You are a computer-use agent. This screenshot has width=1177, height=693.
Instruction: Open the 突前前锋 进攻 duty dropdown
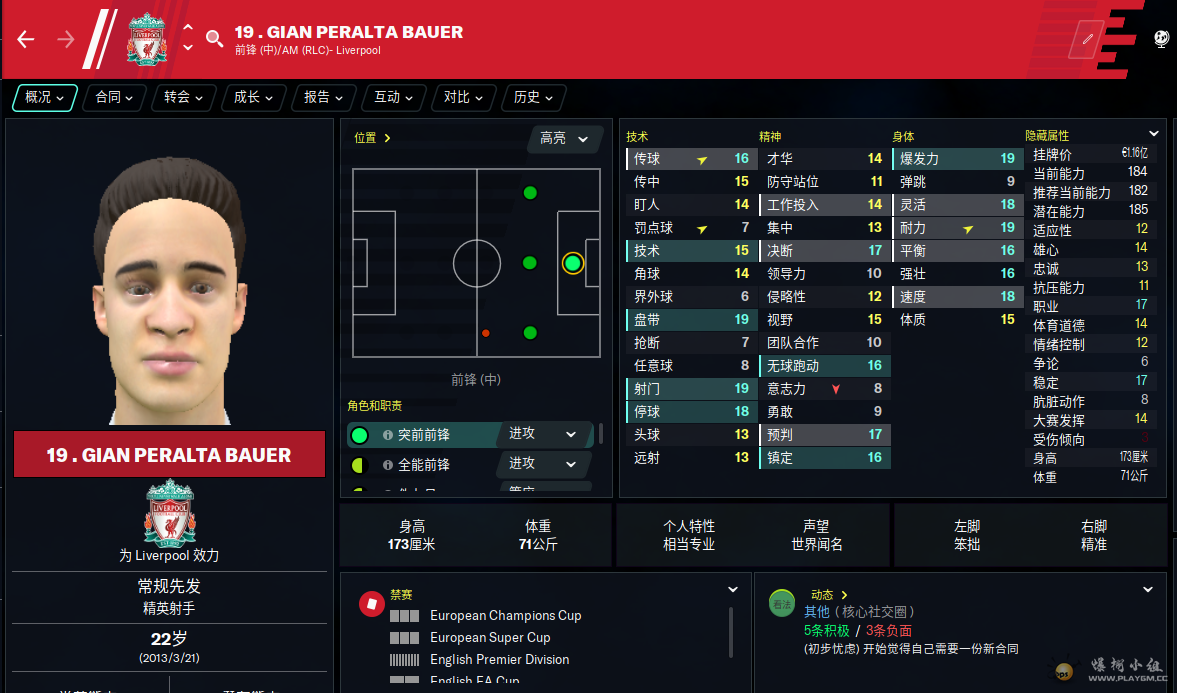click(x=543, y=434)
